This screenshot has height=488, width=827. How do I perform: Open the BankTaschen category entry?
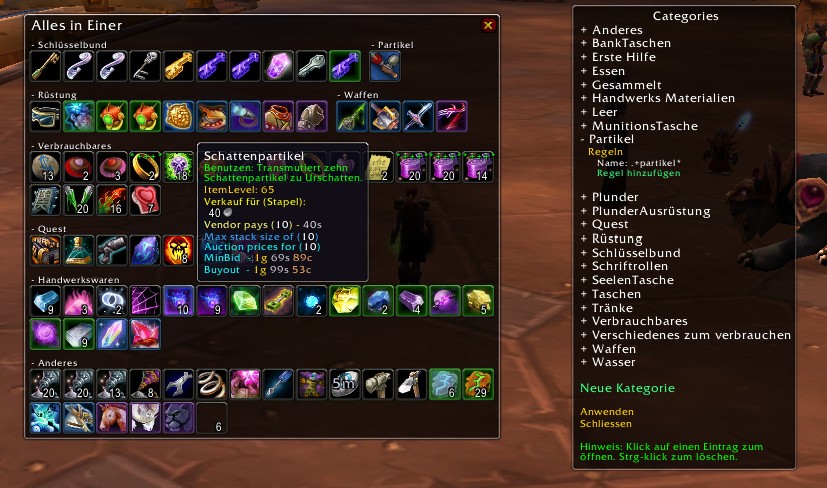coord(630,44)
